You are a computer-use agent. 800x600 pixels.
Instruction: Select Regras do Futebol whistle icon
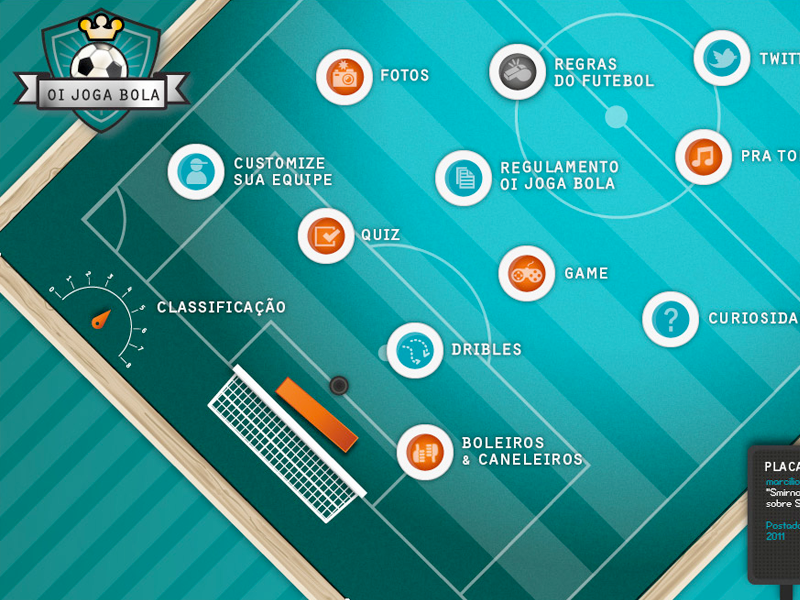tap(517, 72)
